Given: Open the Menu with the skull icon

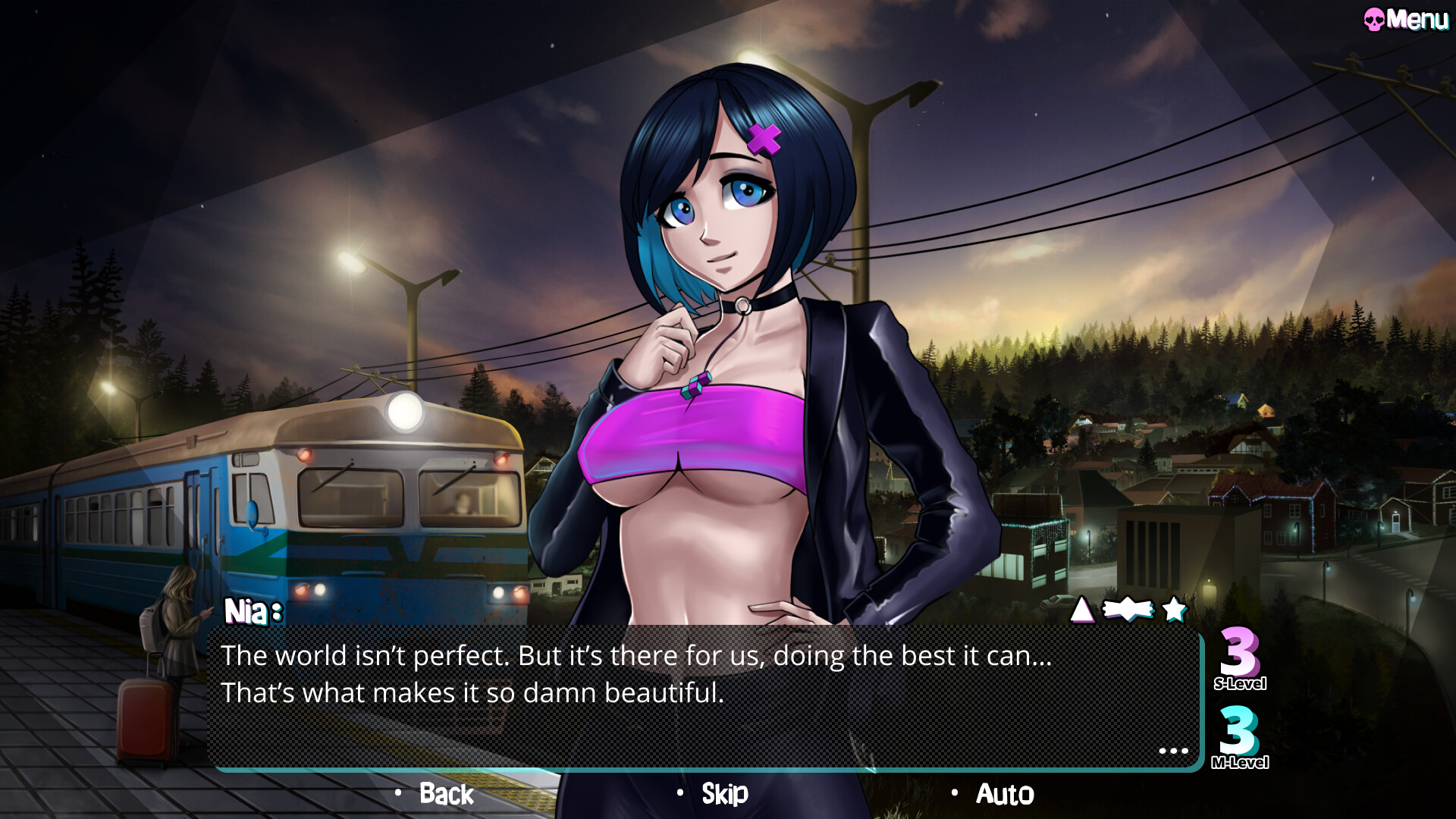Looking at the screenshot, I should [1405, 20].
